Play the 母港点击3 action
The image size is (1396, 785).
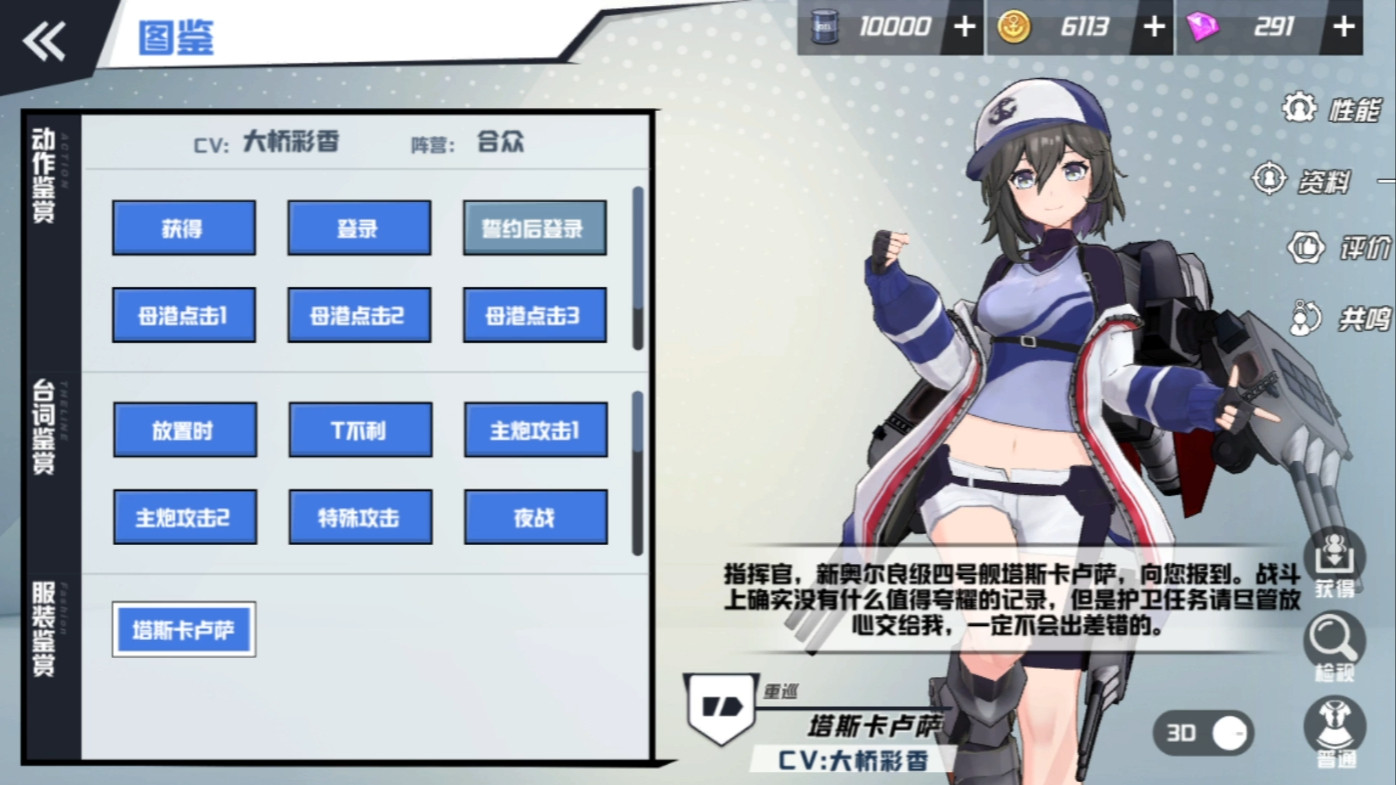pos(534,316)
